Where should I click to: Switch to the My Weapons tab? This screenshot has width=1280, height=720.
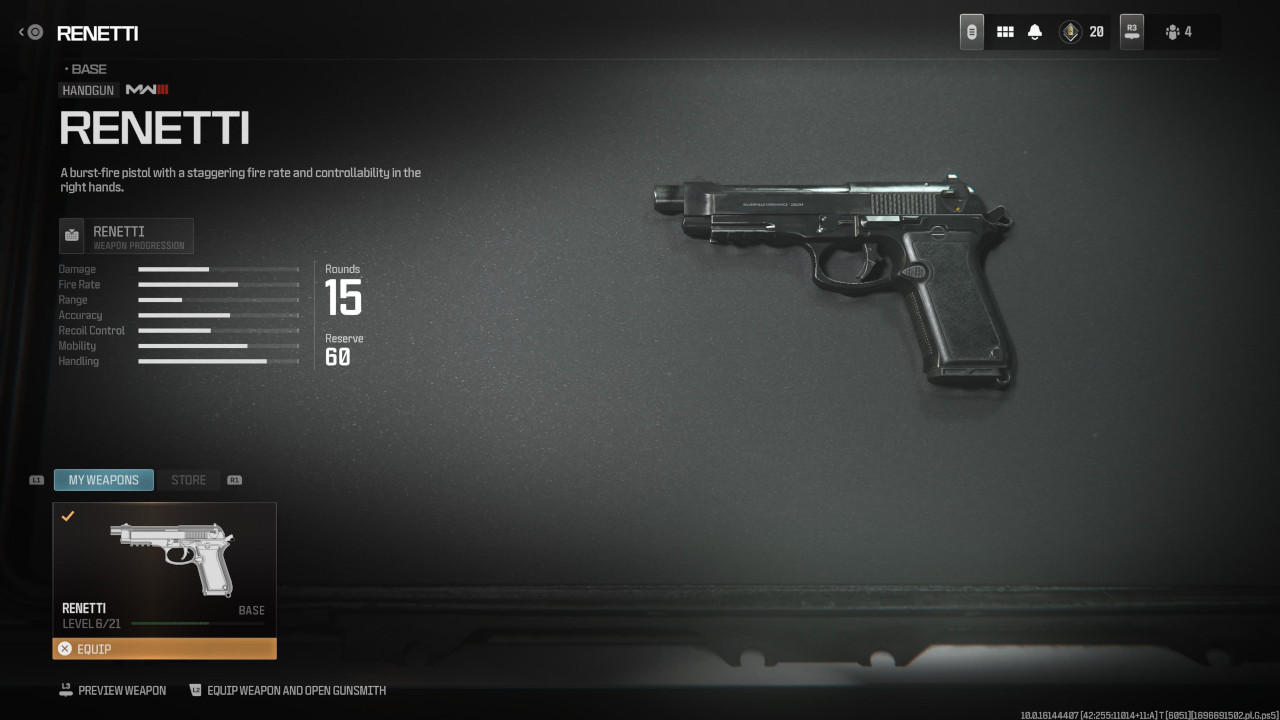pos(104,480)
